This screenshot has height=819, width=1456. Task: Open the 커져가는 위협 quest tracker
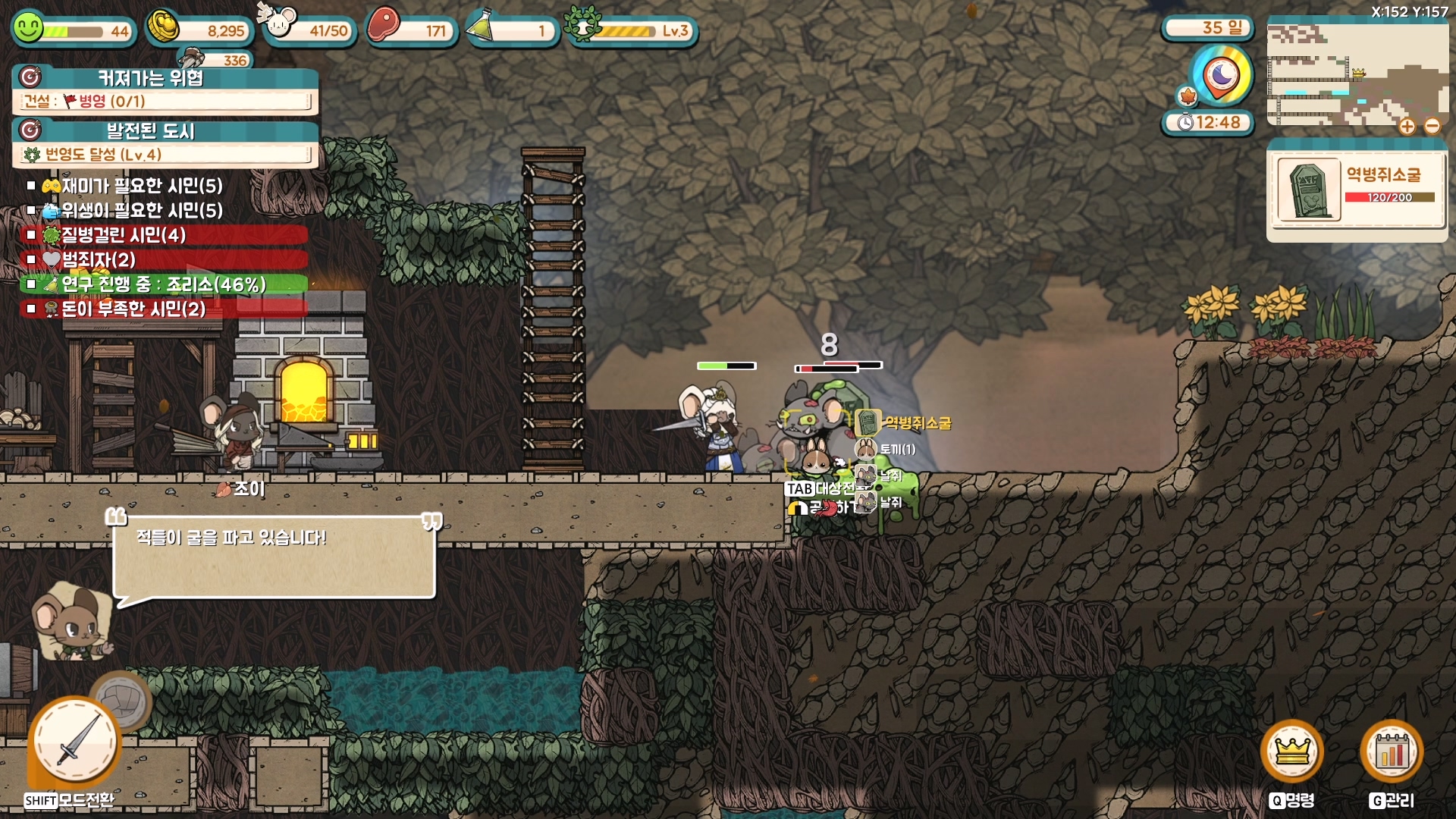[165, 90]
